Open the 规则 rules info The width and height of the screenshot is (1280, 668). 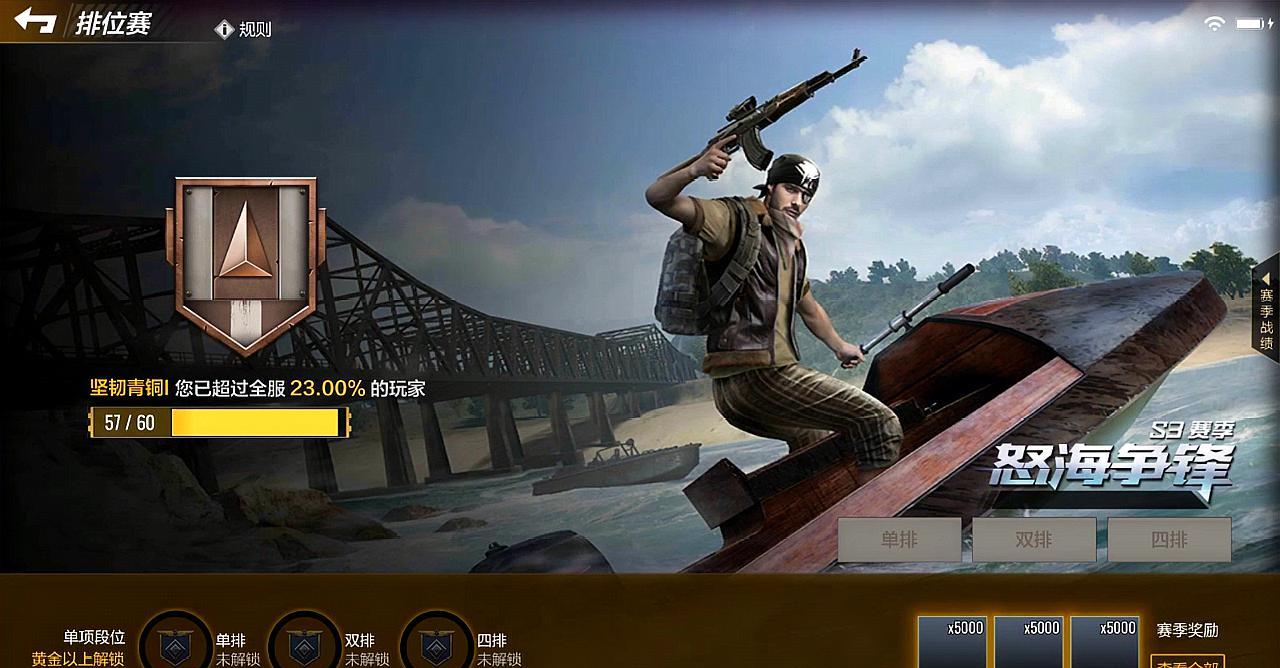(245, 29)
